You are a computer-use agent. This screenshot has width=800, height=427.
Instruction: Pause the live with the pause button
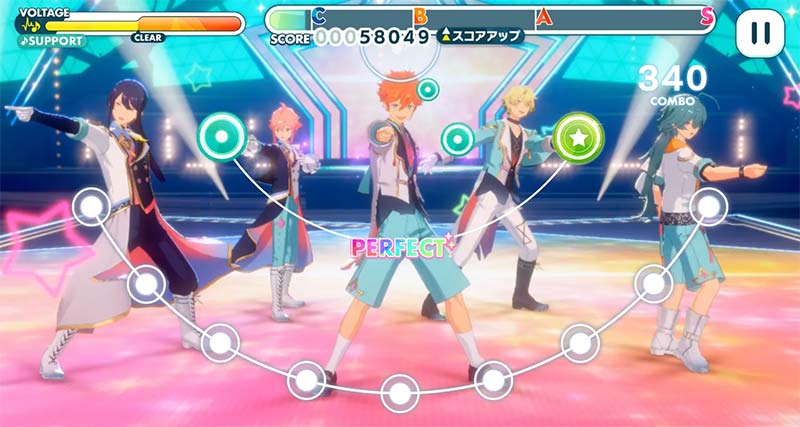pyautogui.click(x=760, y=33)
